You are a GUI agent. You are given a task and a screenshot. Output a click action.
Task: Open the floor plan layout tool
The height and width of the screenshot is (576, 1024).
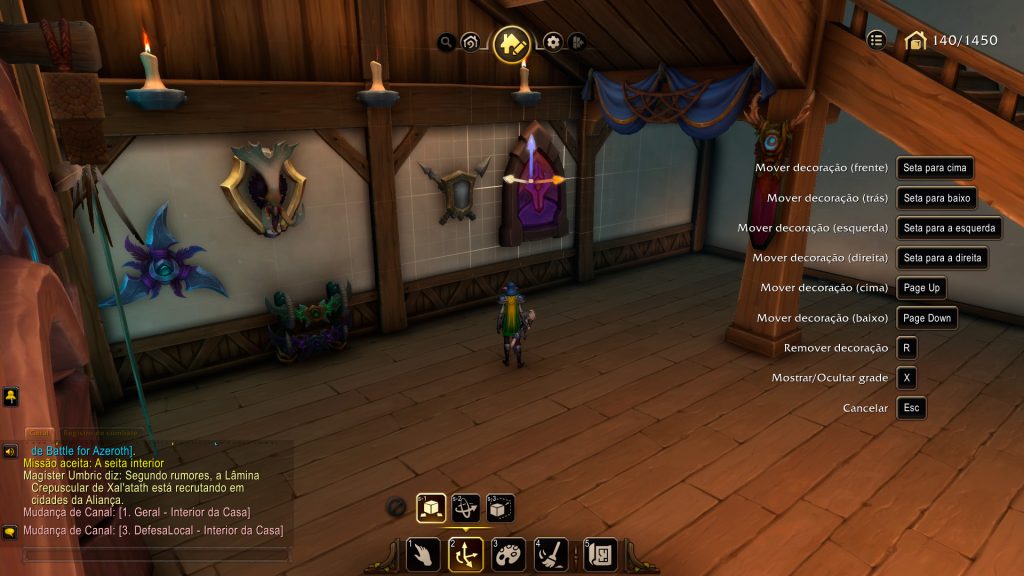click(600, 555)
